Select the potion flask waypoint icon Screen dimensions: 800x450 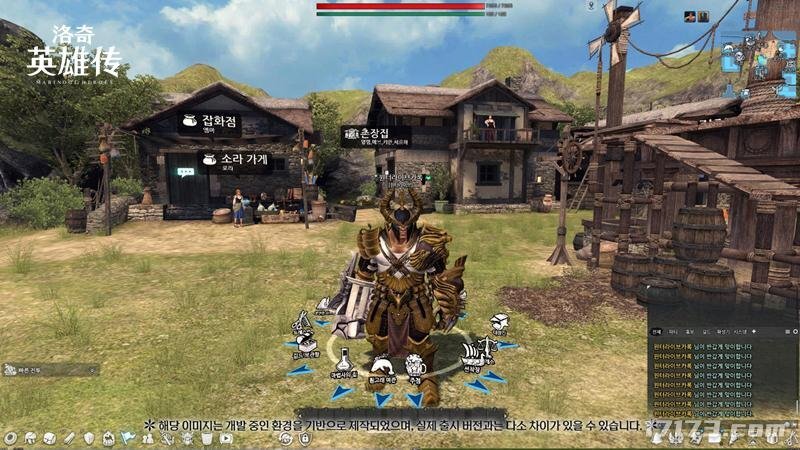[x=344, y=358]
